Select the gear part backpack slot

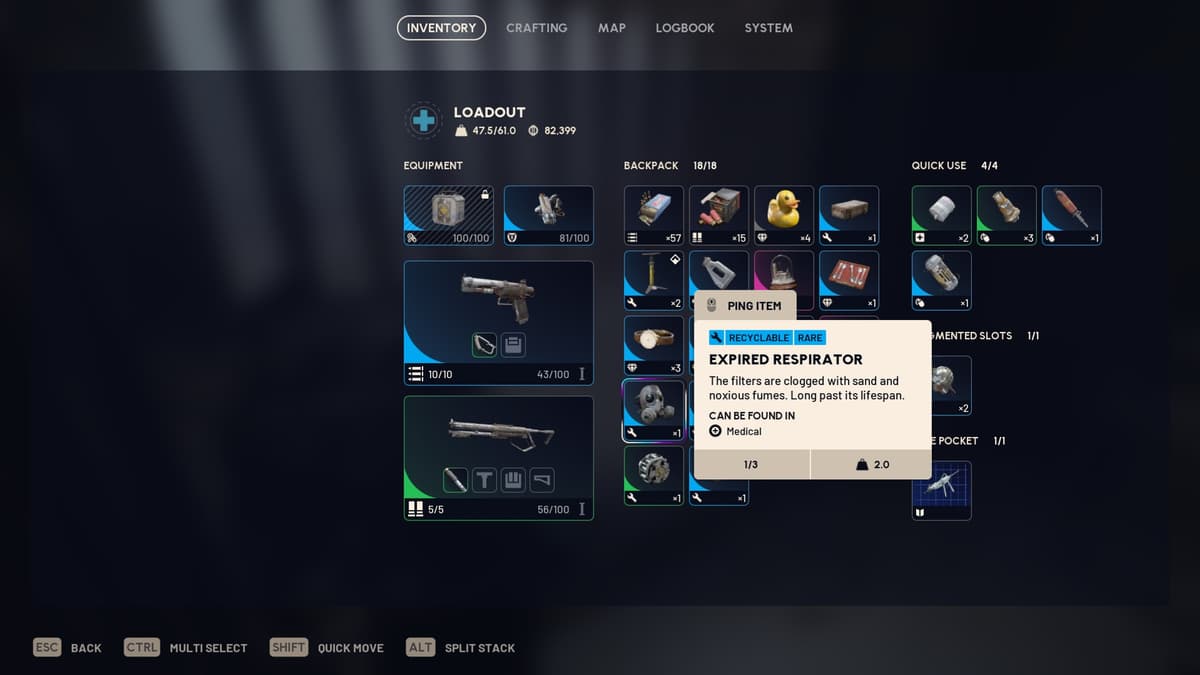tap(654, 475)
